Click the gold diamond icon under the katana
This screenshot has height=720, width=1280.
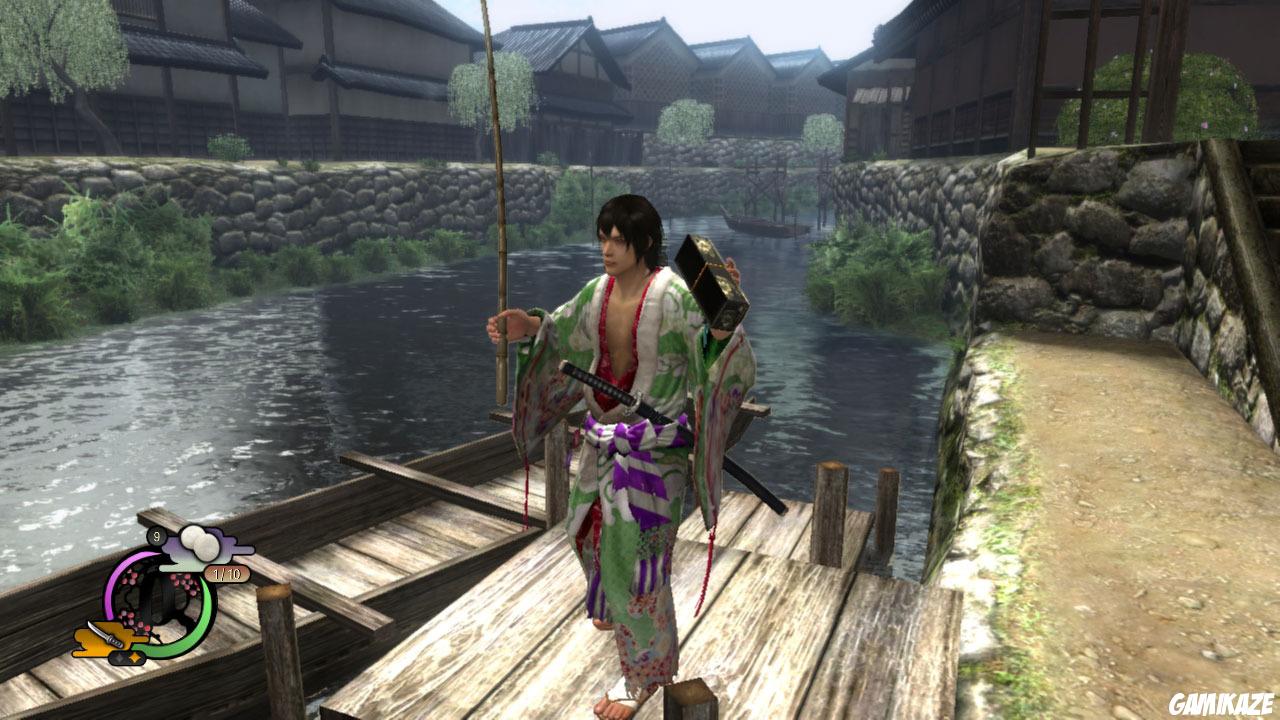pyautogui.click(x=134, y=658)
